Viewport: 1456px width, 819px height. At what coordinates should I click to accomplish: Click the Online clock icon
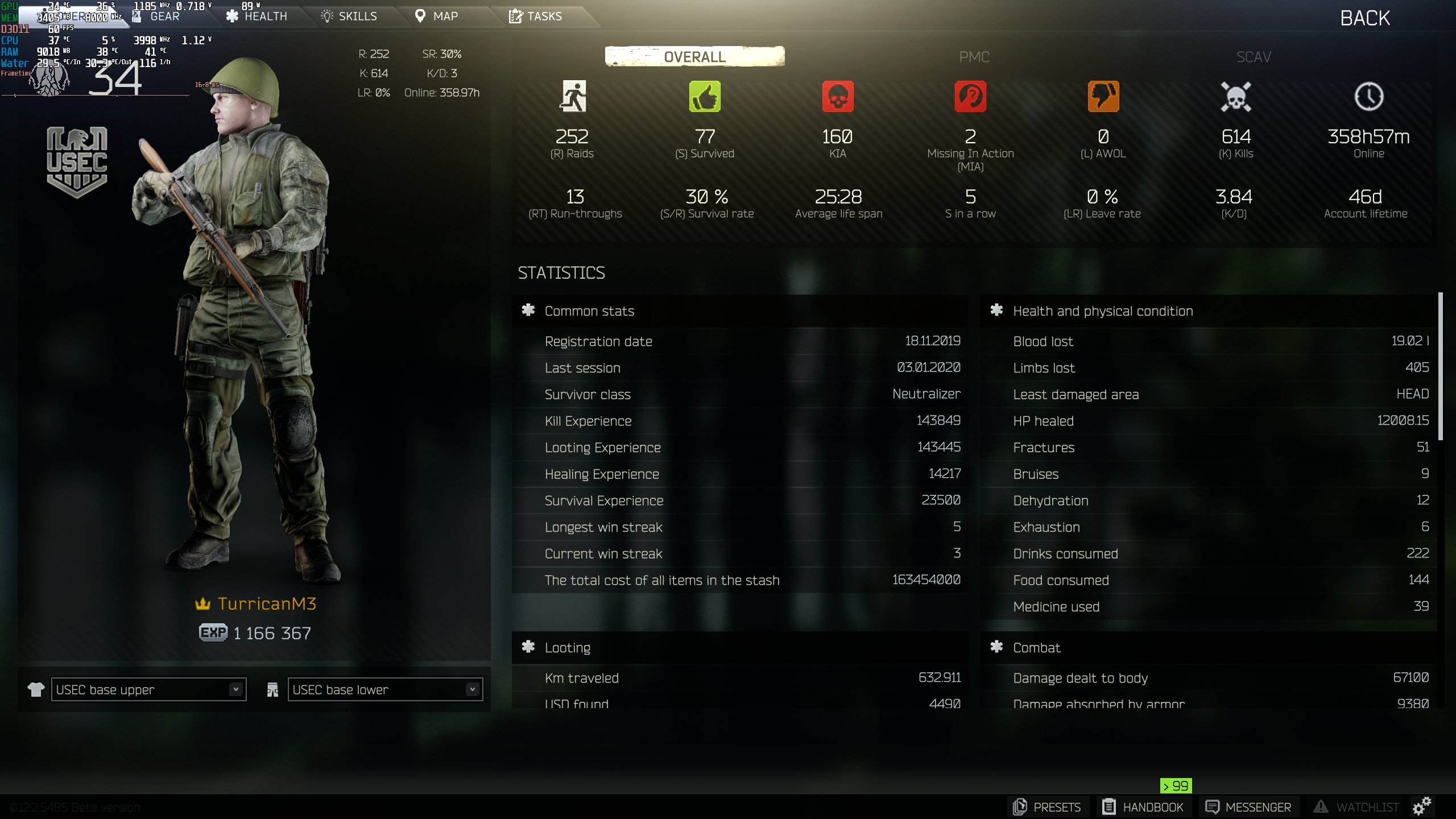[x=1368, y=97]
